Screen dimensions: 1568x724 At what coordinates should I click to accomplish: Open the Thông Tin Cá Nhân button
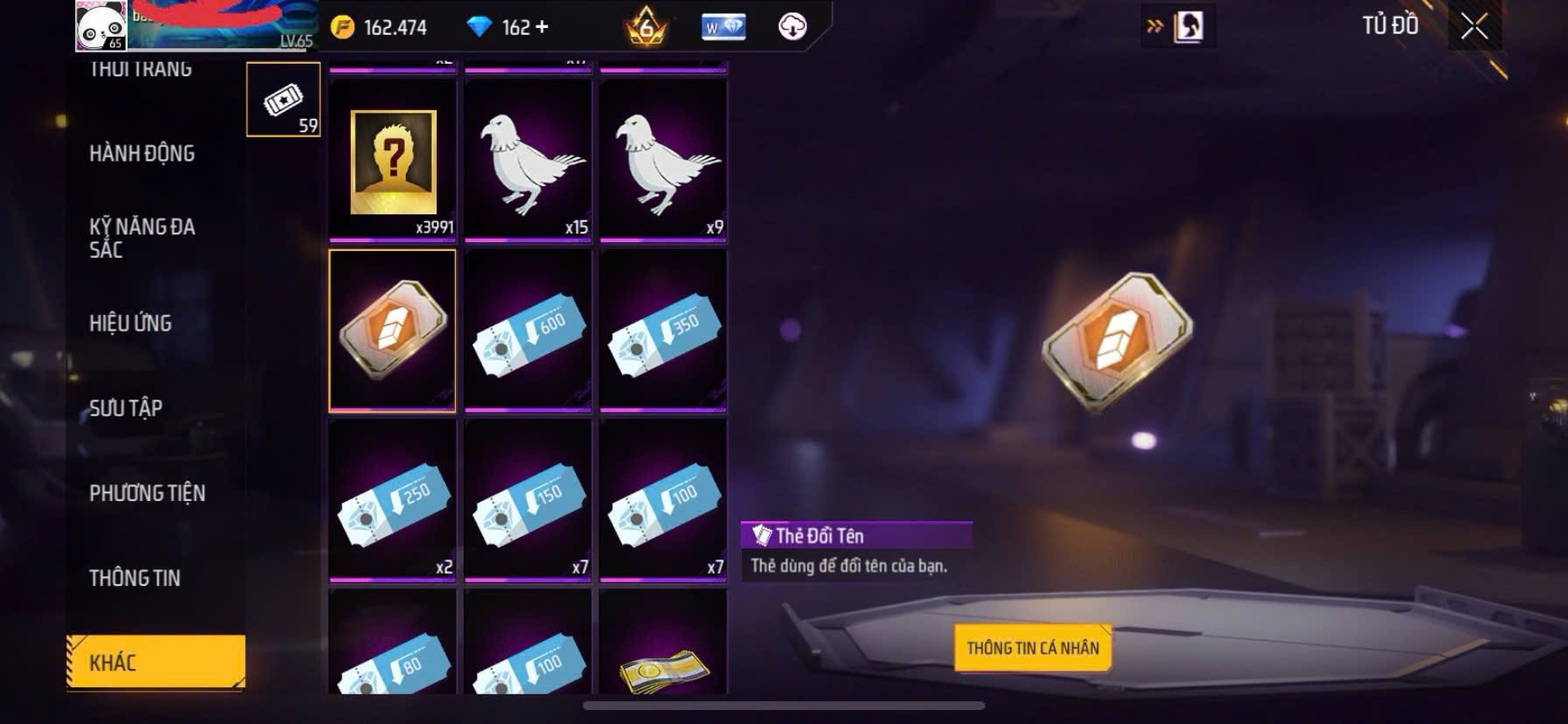click(1032, 648)
